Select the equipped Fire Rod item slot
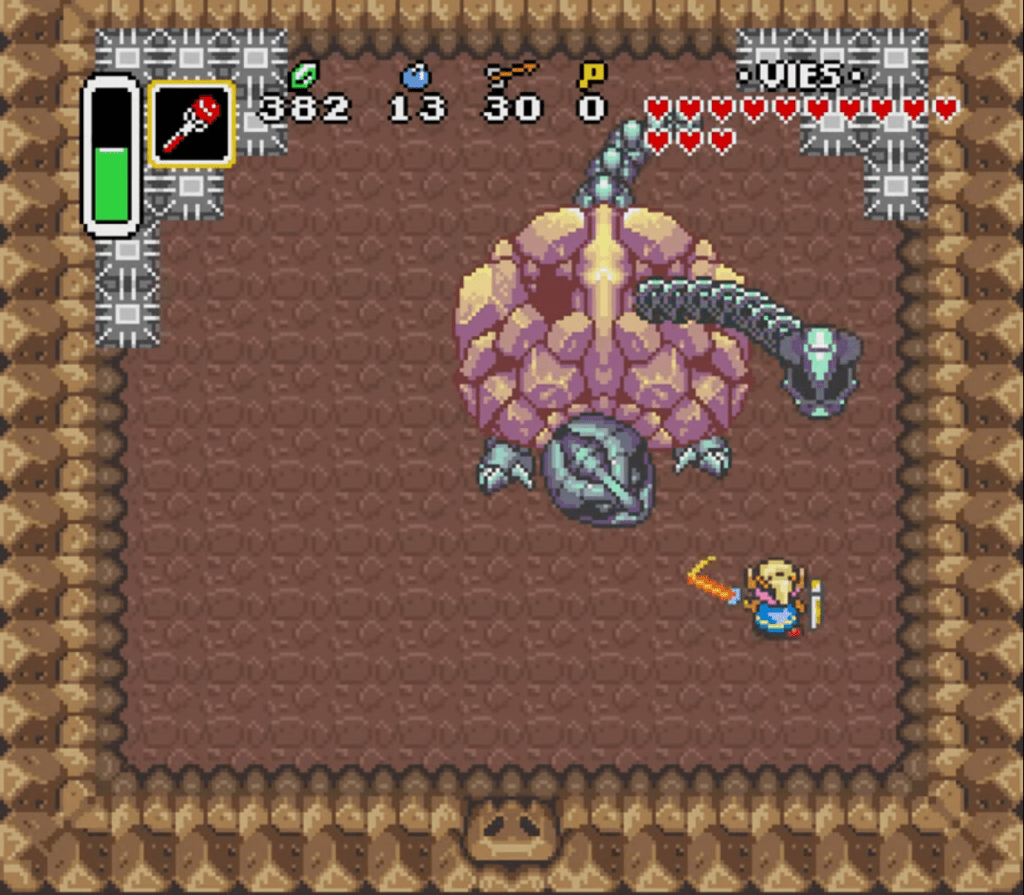1024x895 pixels. pyautogui.click(x=192, y=123)
